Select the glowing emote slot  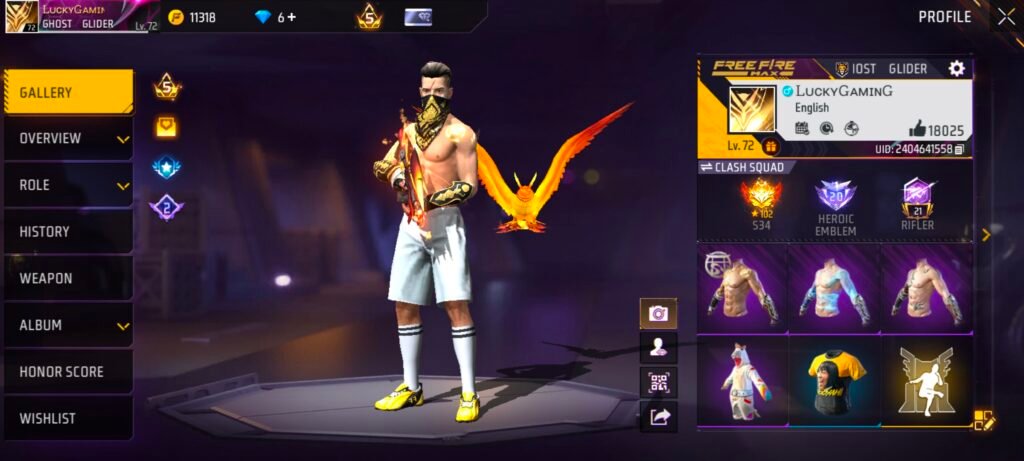coord(926,382)
